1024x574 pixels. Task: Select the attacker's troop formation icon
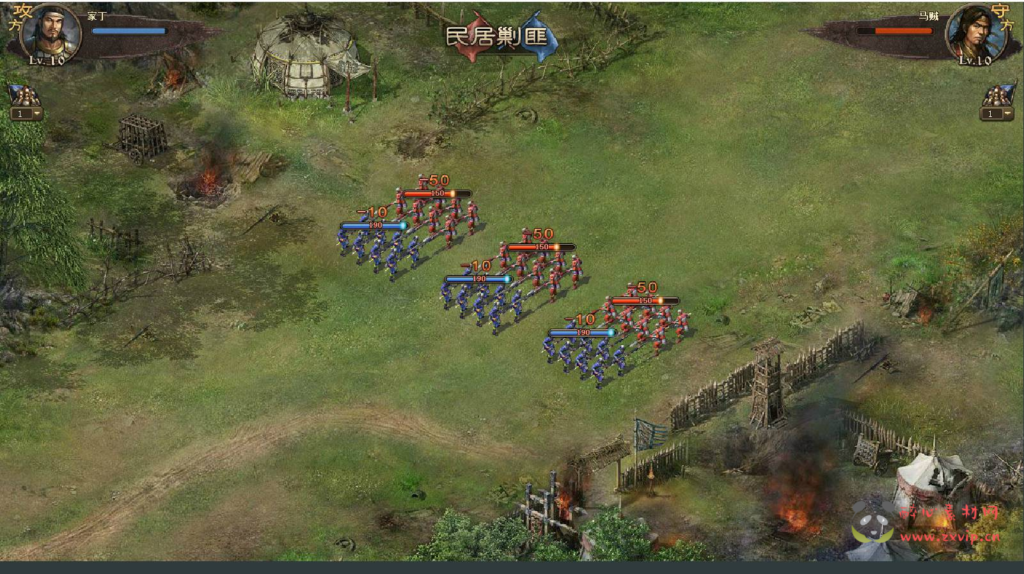[x=24, y=95]
